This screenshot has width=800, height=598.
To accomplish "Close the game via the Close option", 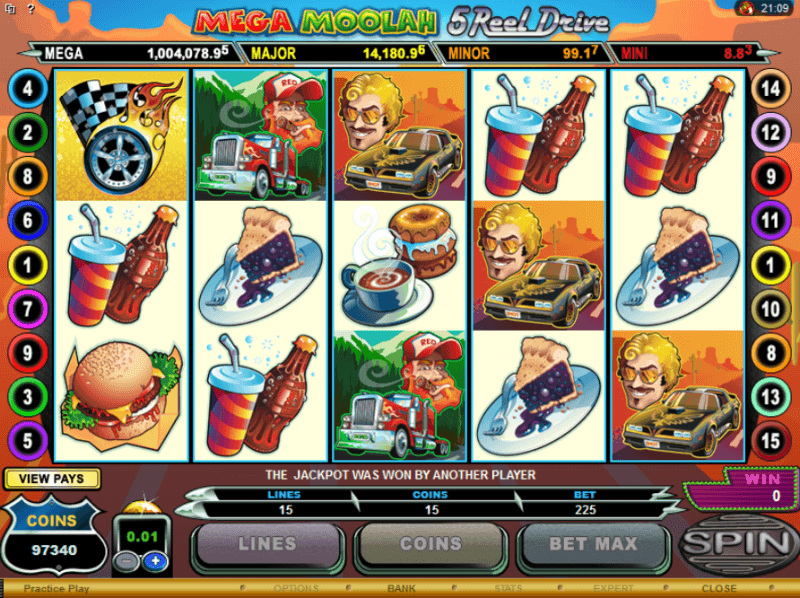I will pyautogui.click(x=718, y=589).
